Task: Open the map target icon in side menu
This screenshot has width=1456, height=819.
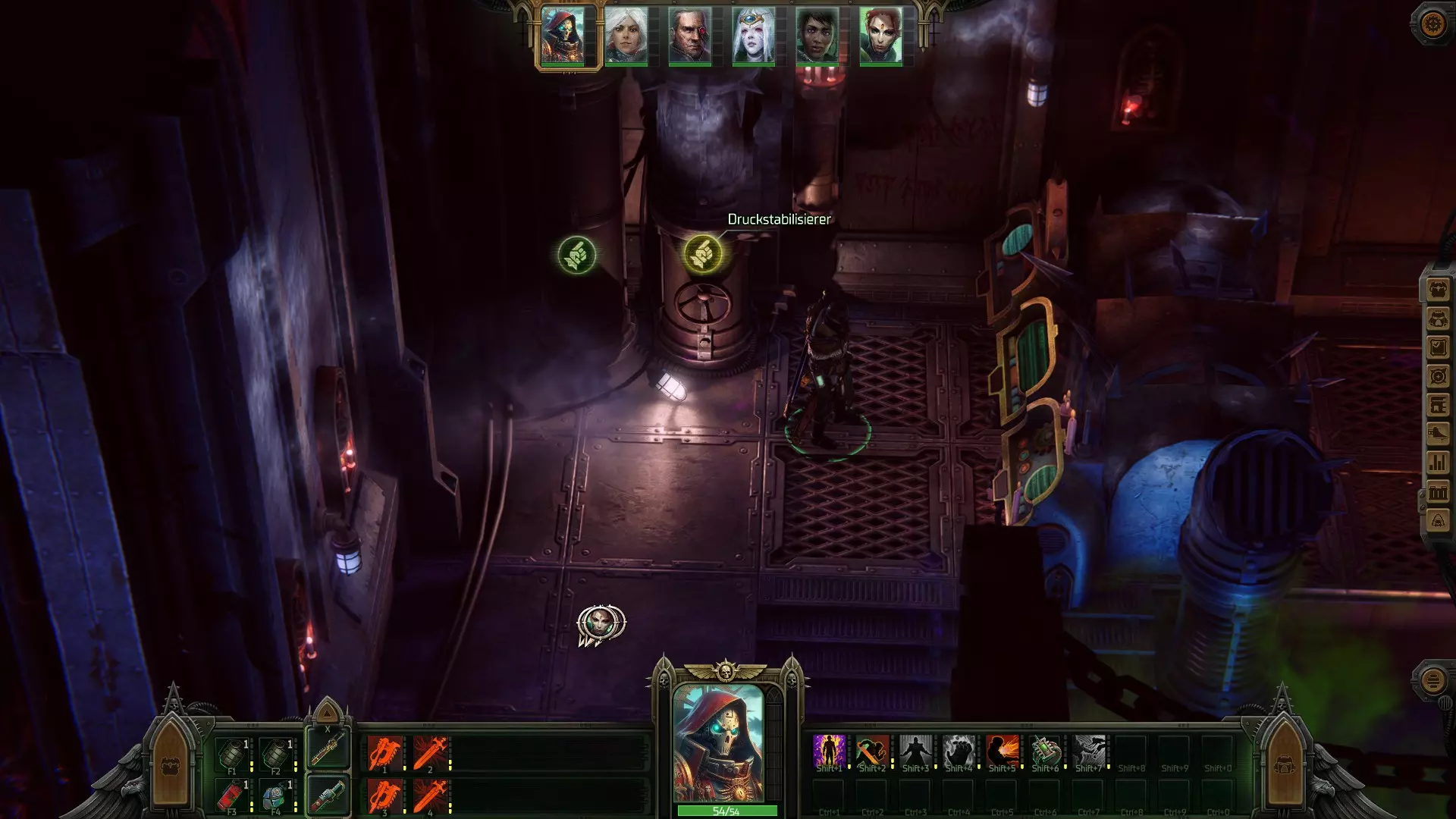Action: click(x=1438, y=377)
